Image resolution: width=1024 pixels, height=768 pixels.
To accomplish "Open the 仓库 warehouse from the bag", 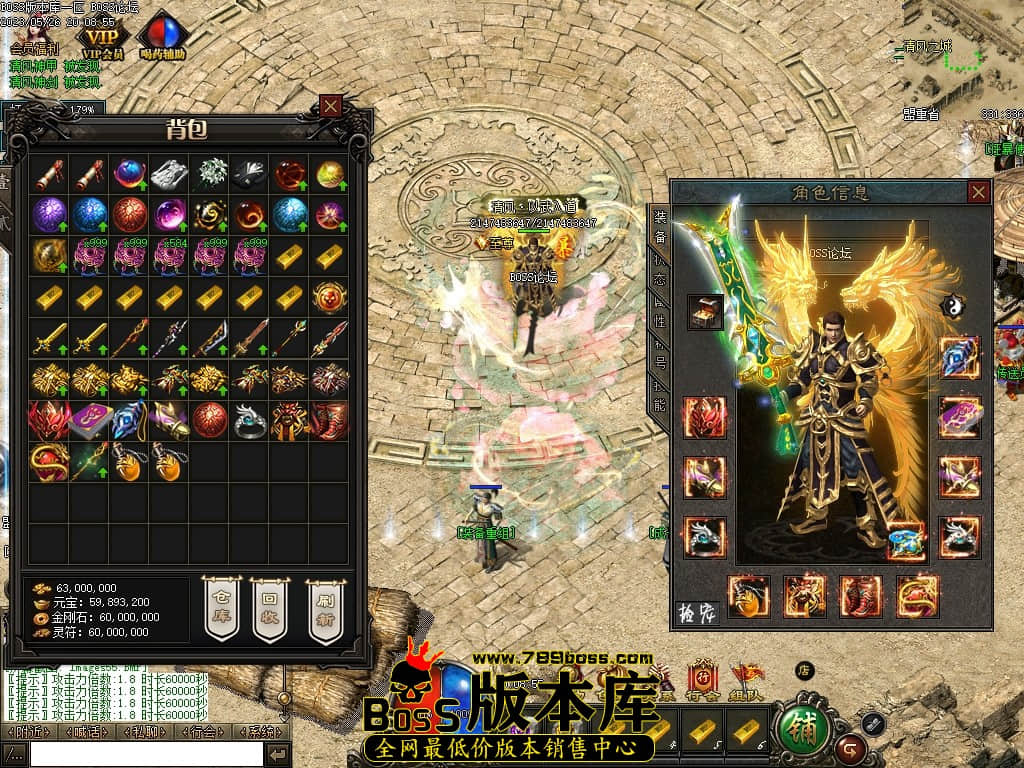I will tap(222, 608).
